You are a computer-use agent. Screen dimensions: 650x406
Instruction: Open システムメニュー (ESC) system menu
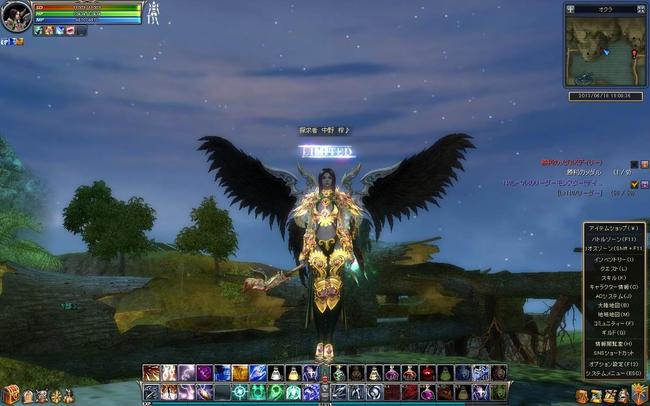pyautogui.click(x=611, y=373)
